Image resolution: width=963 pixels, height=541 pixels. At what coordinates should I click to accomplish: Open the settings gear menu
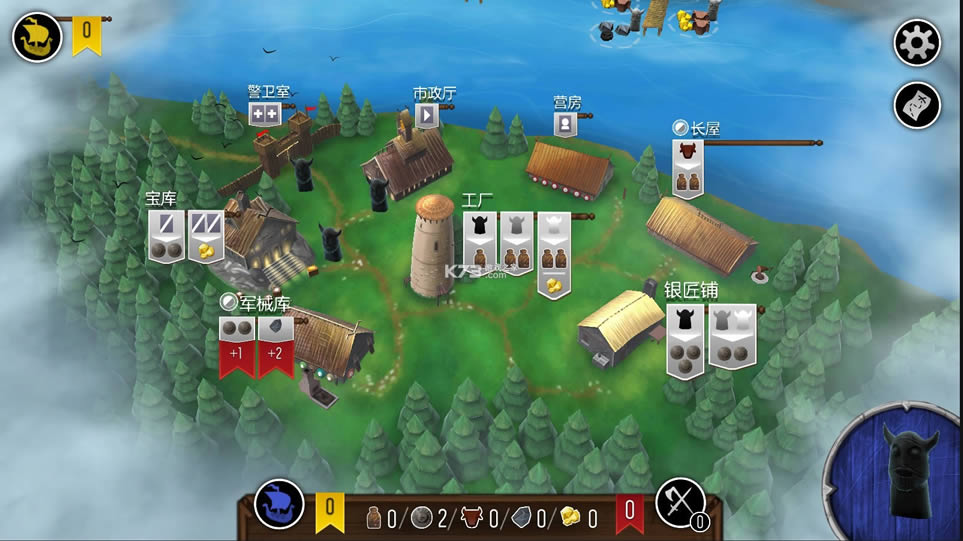[x=917, y=42]
